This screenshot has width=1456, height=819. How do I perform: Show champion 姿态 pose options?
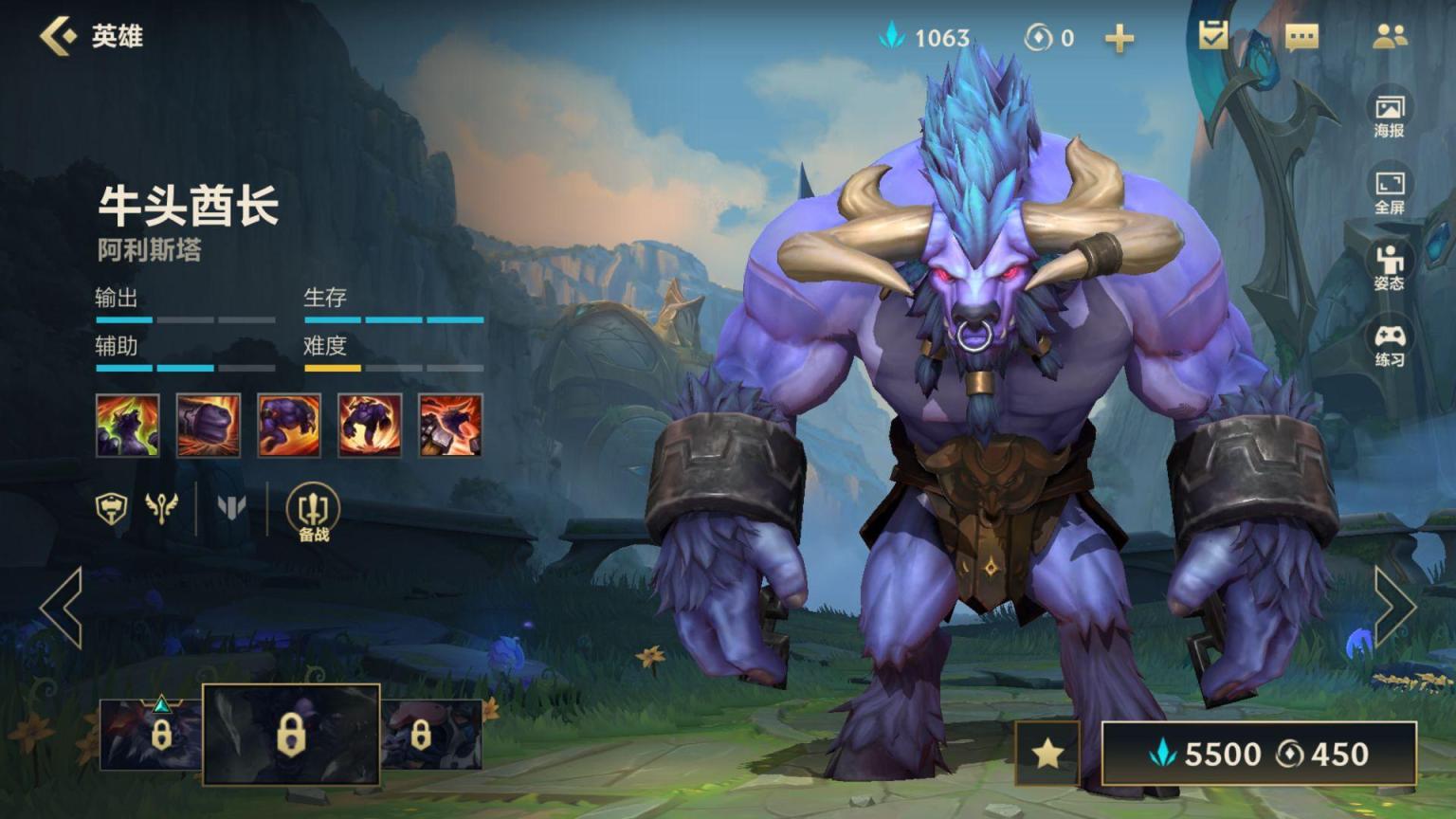pos(1390,266)
